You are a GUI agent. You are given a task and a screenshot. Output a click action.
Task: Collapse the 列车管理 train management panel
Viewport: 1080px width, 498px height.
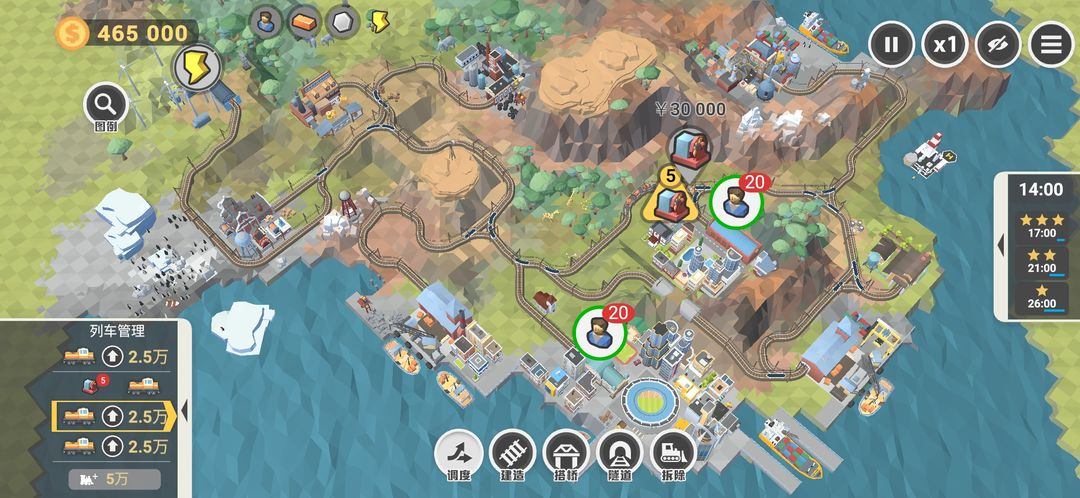tap(184, 408)
